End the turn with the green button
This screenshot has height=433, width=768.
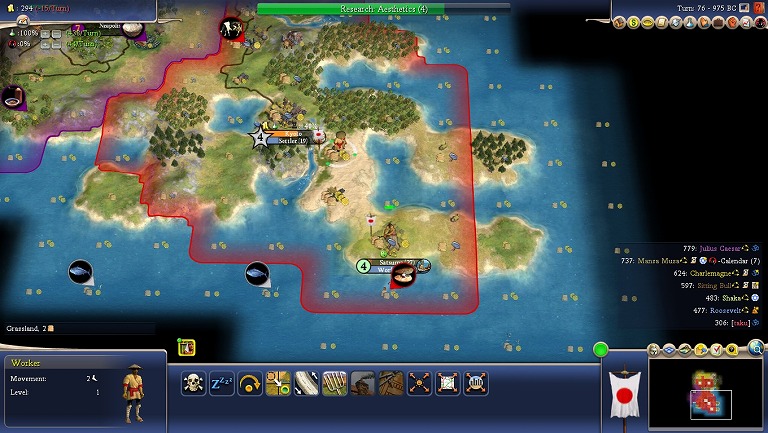(x=600, y=349)
